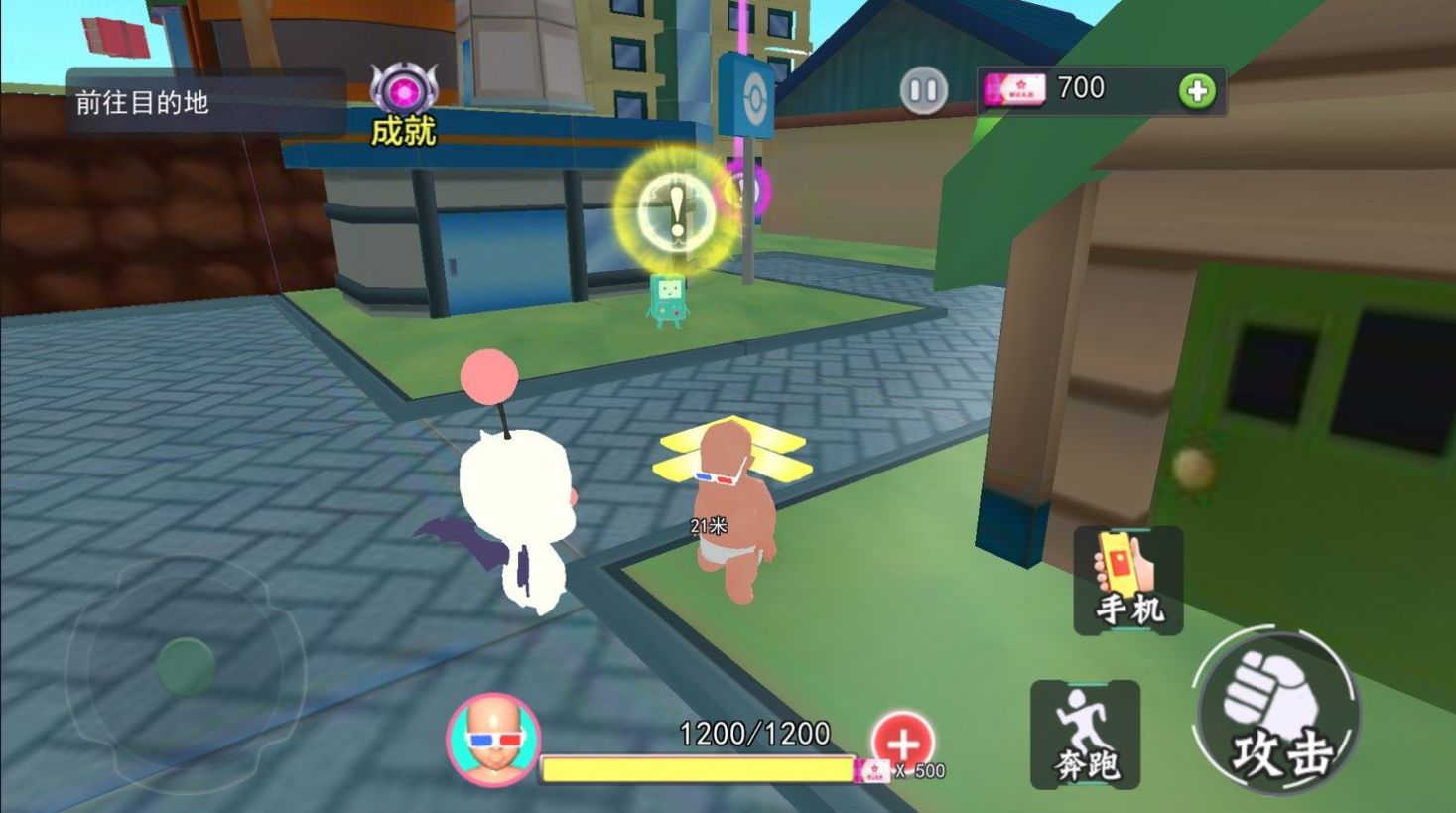This screenshot has width=1456, height=813.
Task: Tap the 手机 phone icon
Action: pyautogui.click(x=1127, y=581)
